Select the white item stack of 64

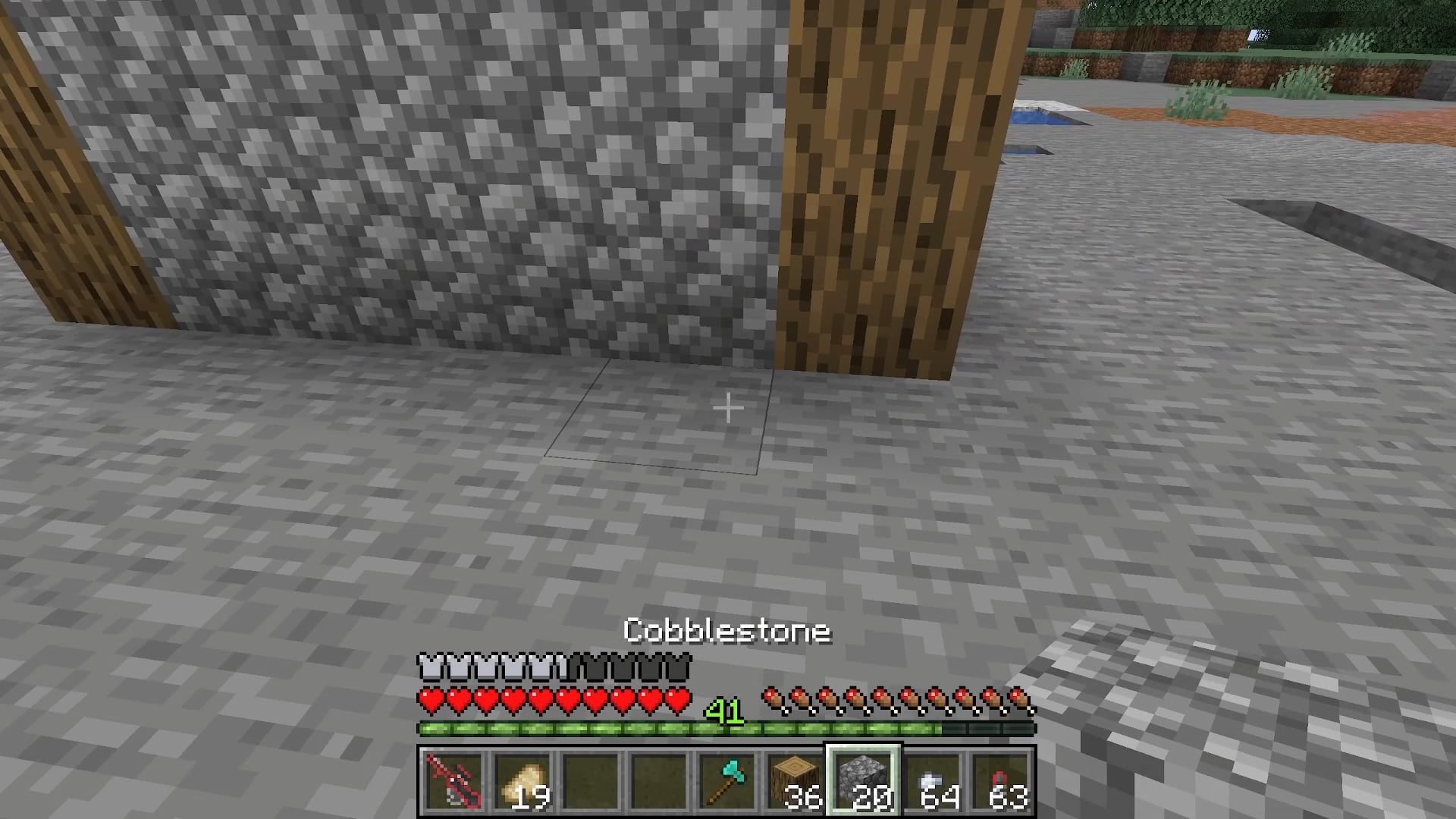tap(932, 781)
